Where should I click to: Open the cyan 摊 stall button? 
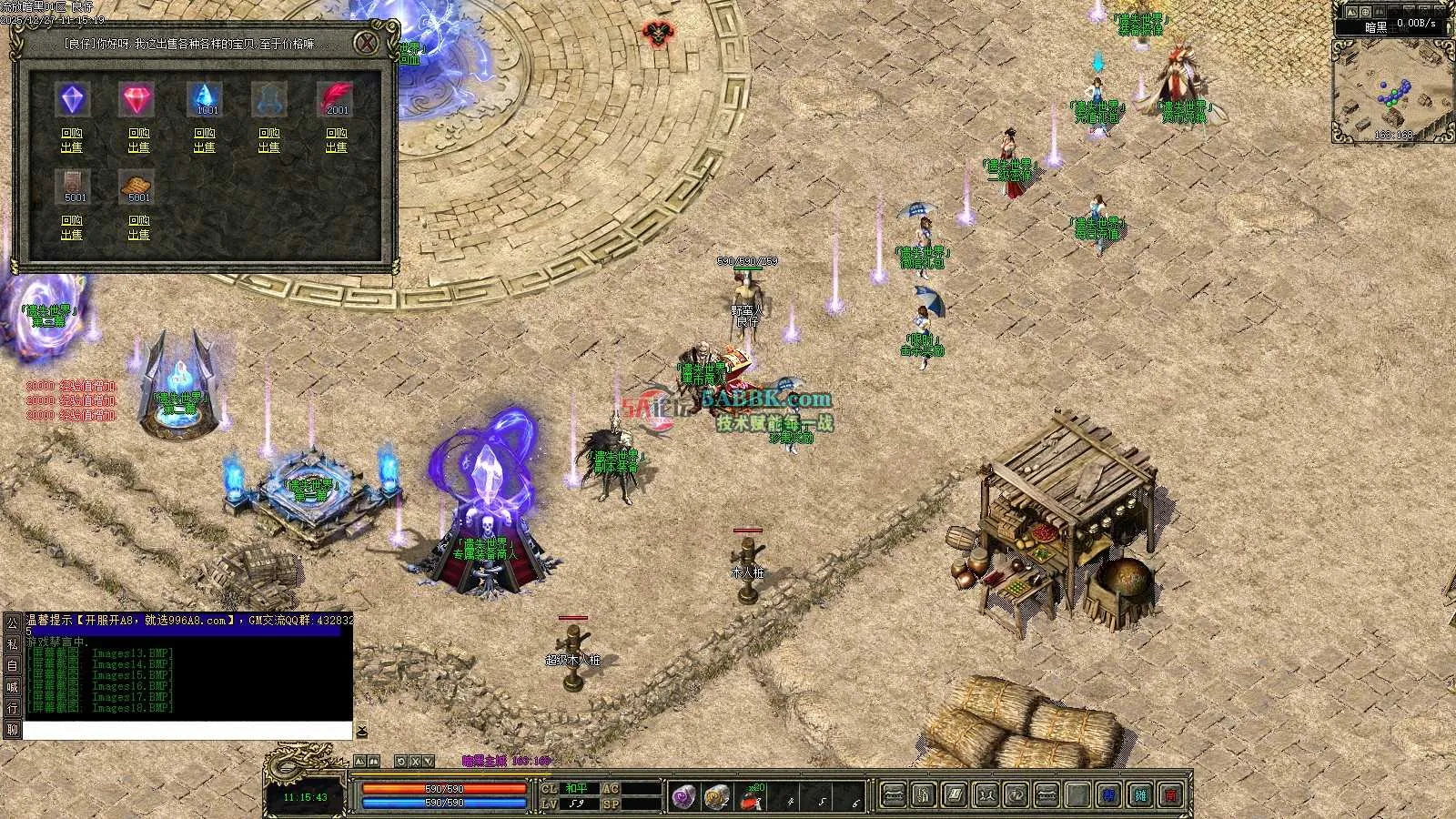coord(1140,796)
